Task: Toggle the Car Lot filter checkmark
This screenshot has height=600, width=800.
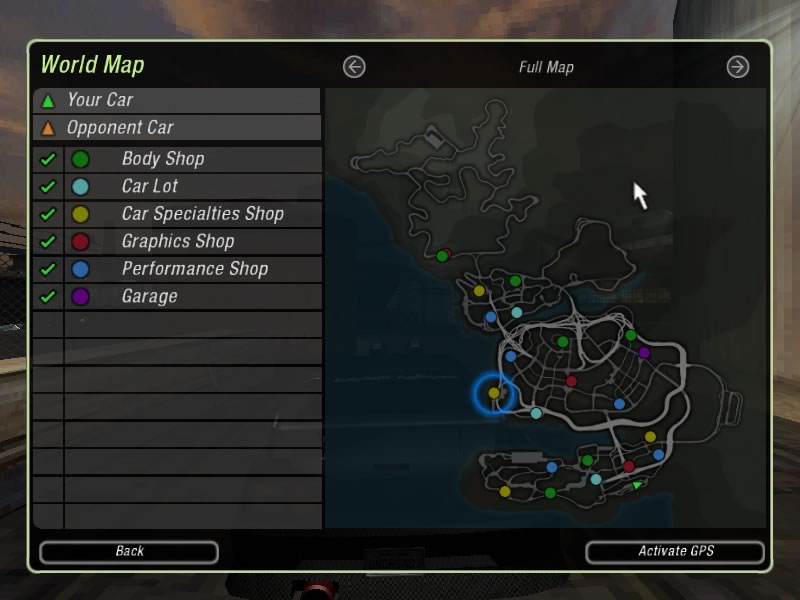Action: (x=47, y=186)
